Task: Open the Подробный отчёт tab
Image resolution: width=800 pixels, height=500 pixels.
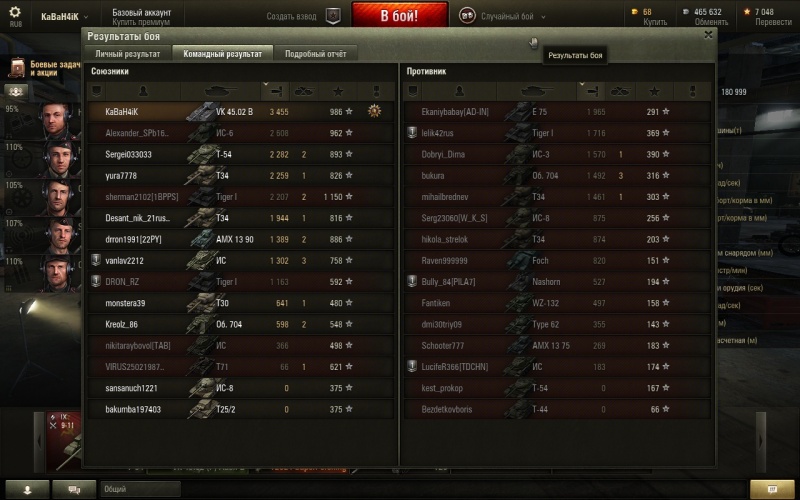Action: (x=315, y=54)
